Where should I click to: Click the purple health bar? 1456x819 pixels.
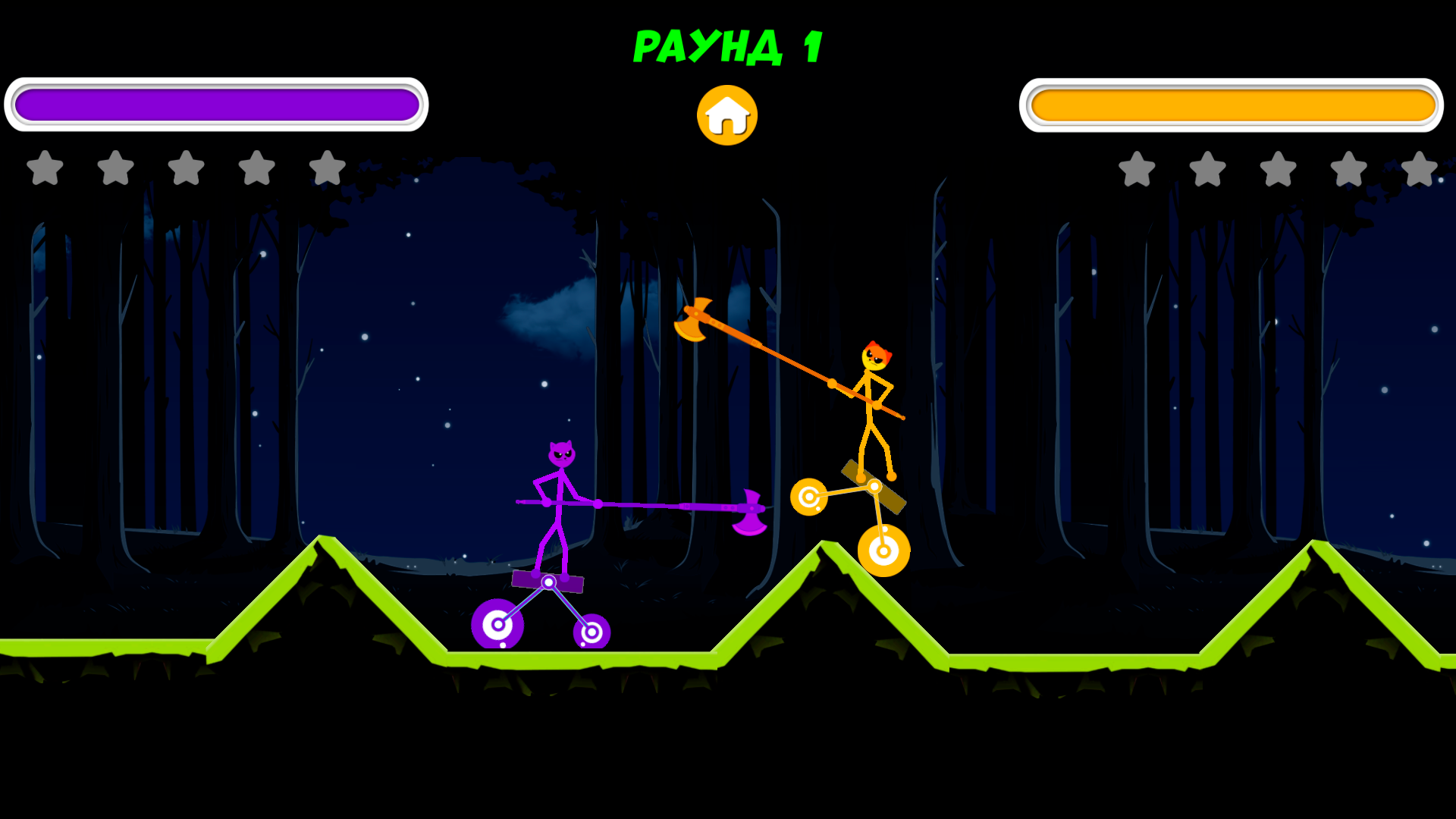(x=216, y=104)
